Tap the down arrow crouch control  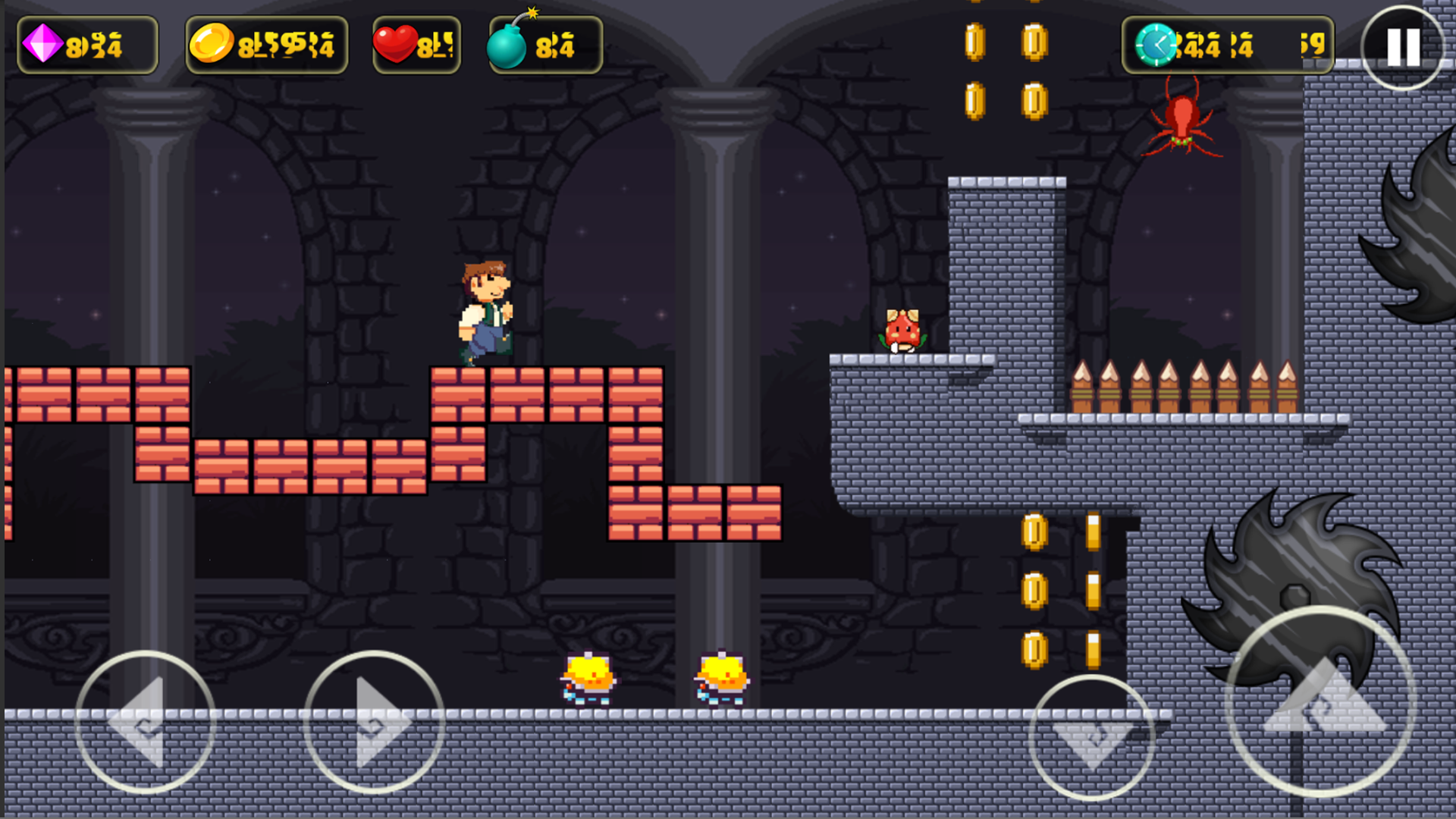click(x=1092, y=737)
